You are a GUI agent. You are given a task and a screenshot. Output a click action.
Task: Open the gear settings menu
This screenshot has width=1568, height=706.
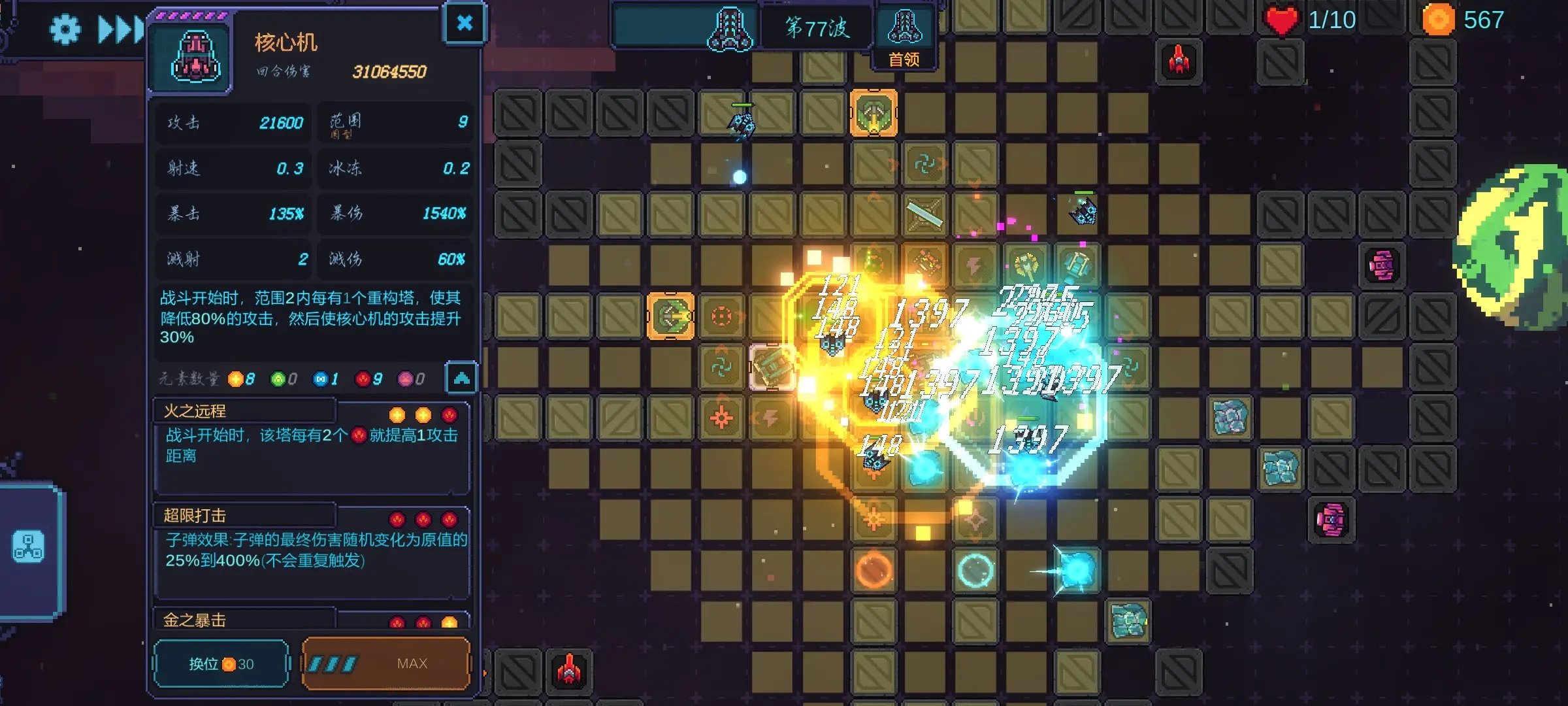pos(65,29)
